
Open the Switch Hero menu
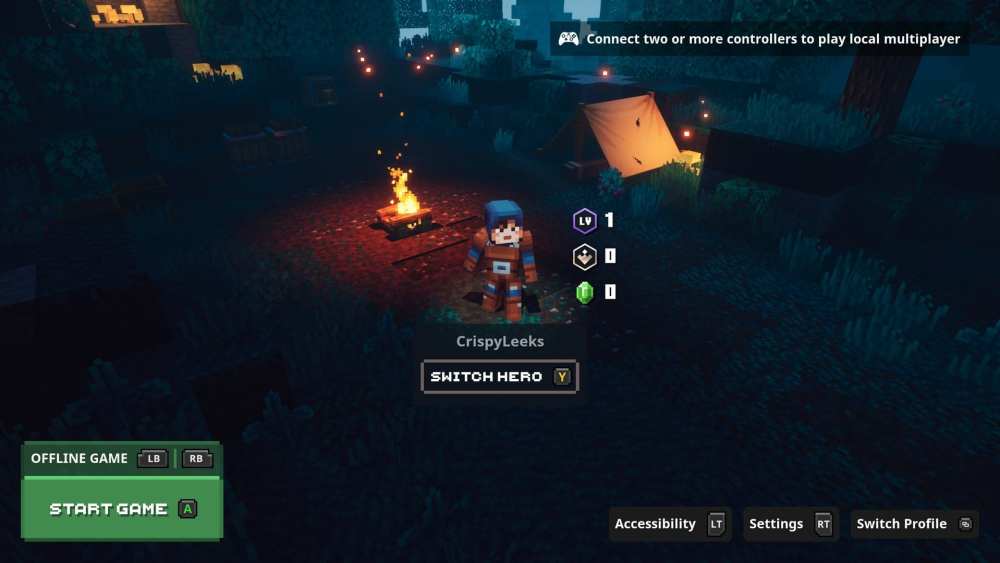pyautogui.click(x=499, y=377)
